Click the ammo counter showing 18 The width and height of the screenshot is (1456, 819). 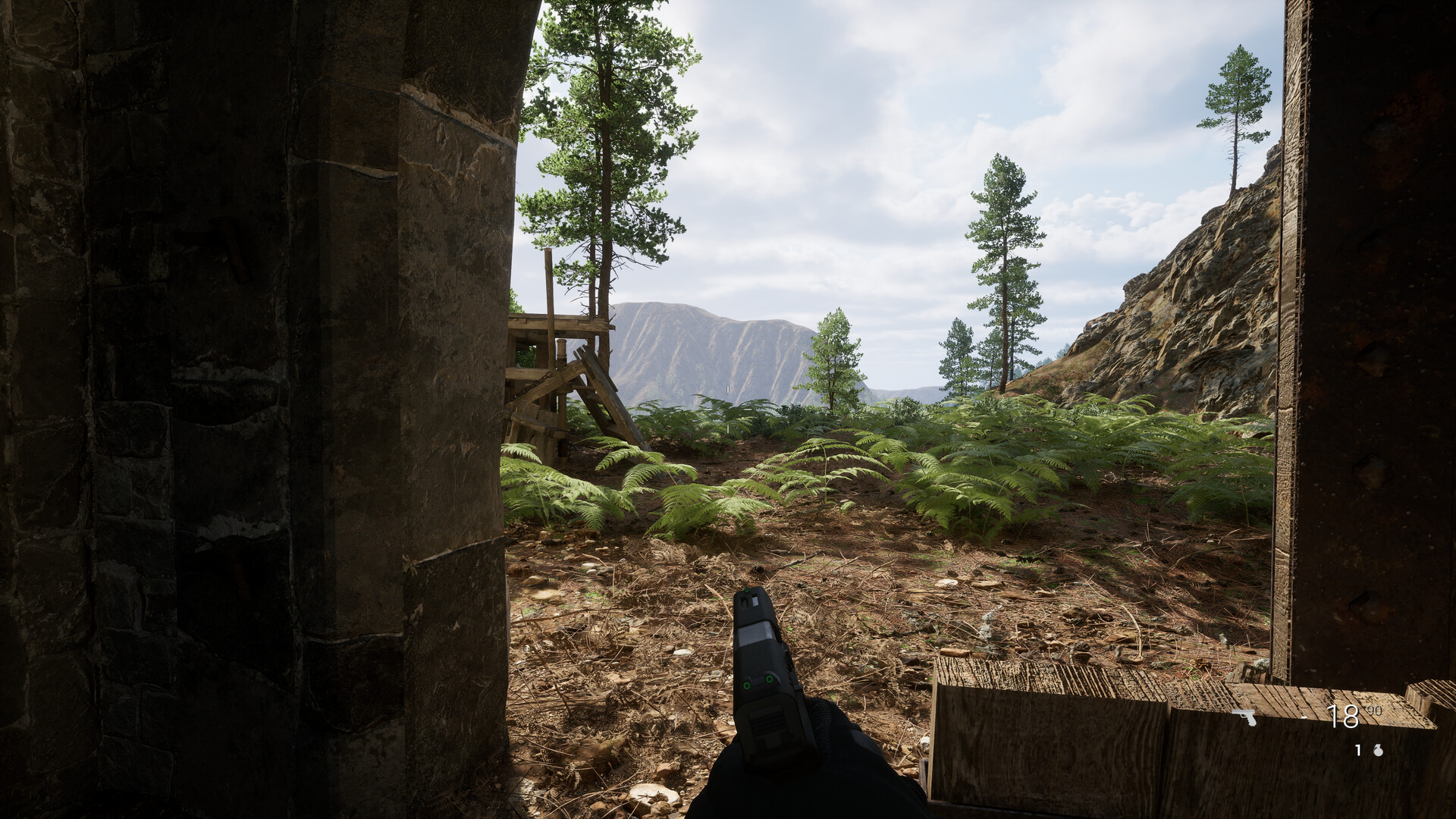tap(1343, 717)
